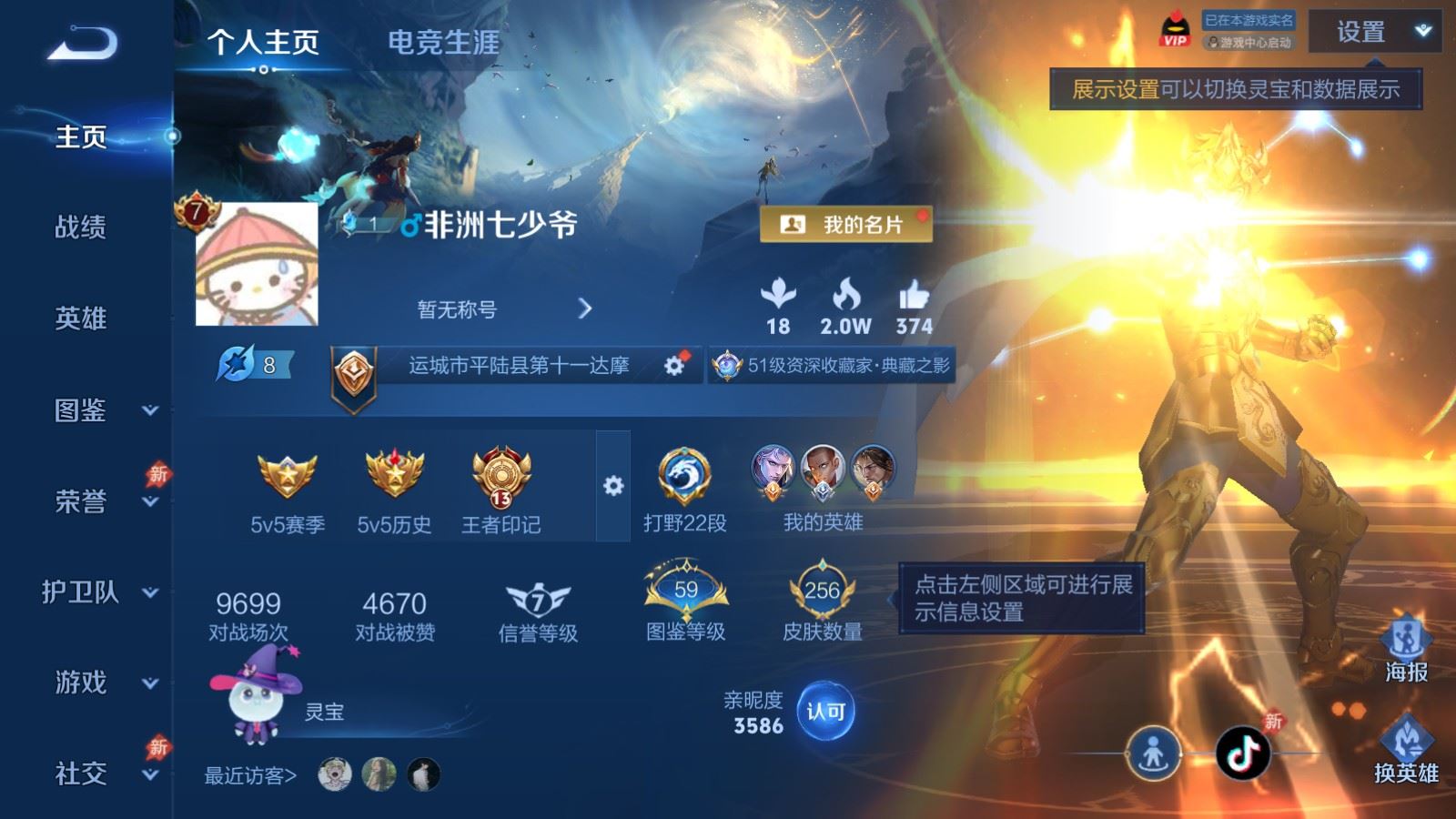The height and width of the screenshot is (819, 1456).
Task: Switch to the 电竞生涯 tab
Action: click(x=443, y=43)
